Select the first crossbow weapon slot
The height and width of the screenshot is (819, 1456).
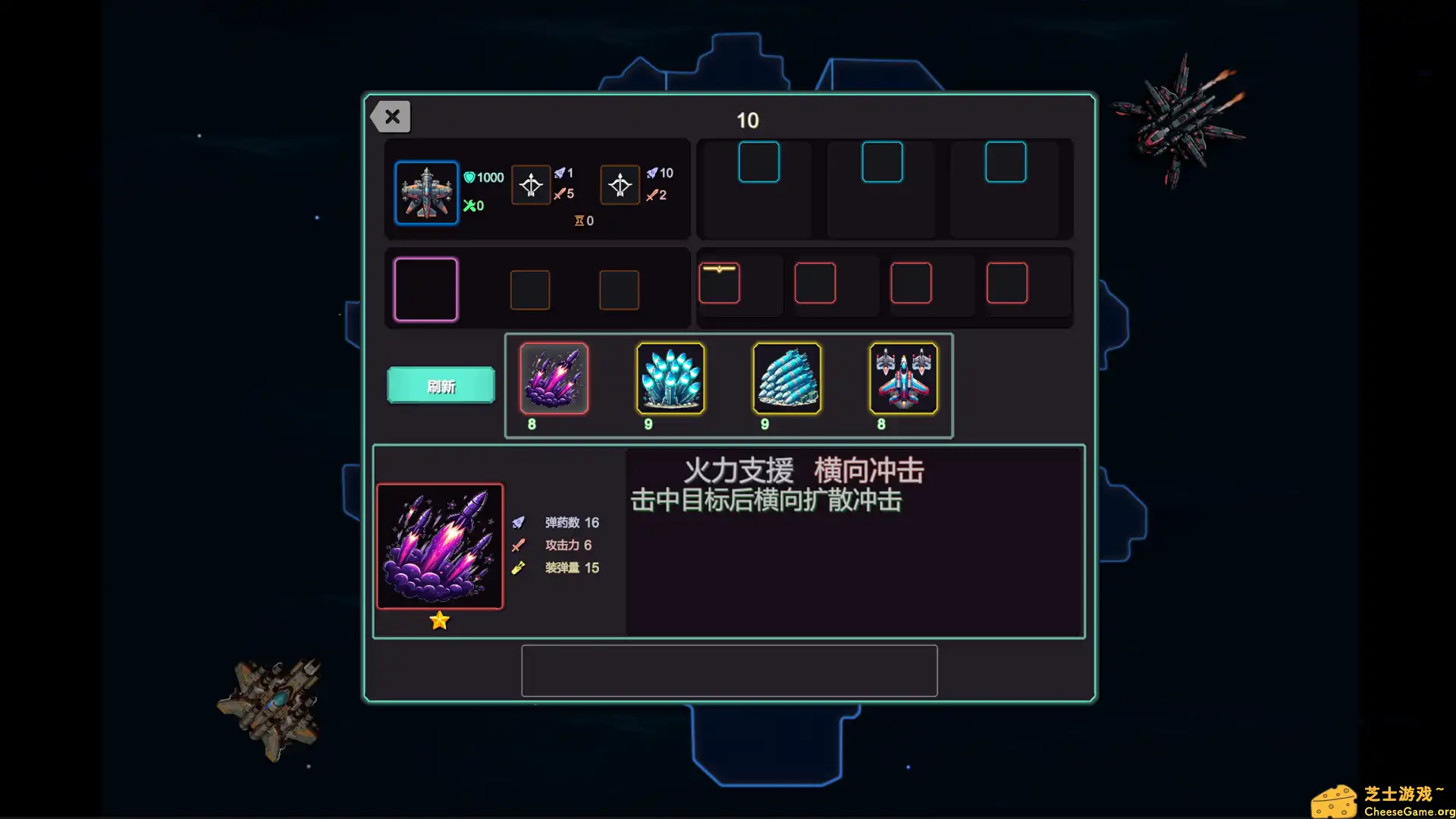coord(531,184)
